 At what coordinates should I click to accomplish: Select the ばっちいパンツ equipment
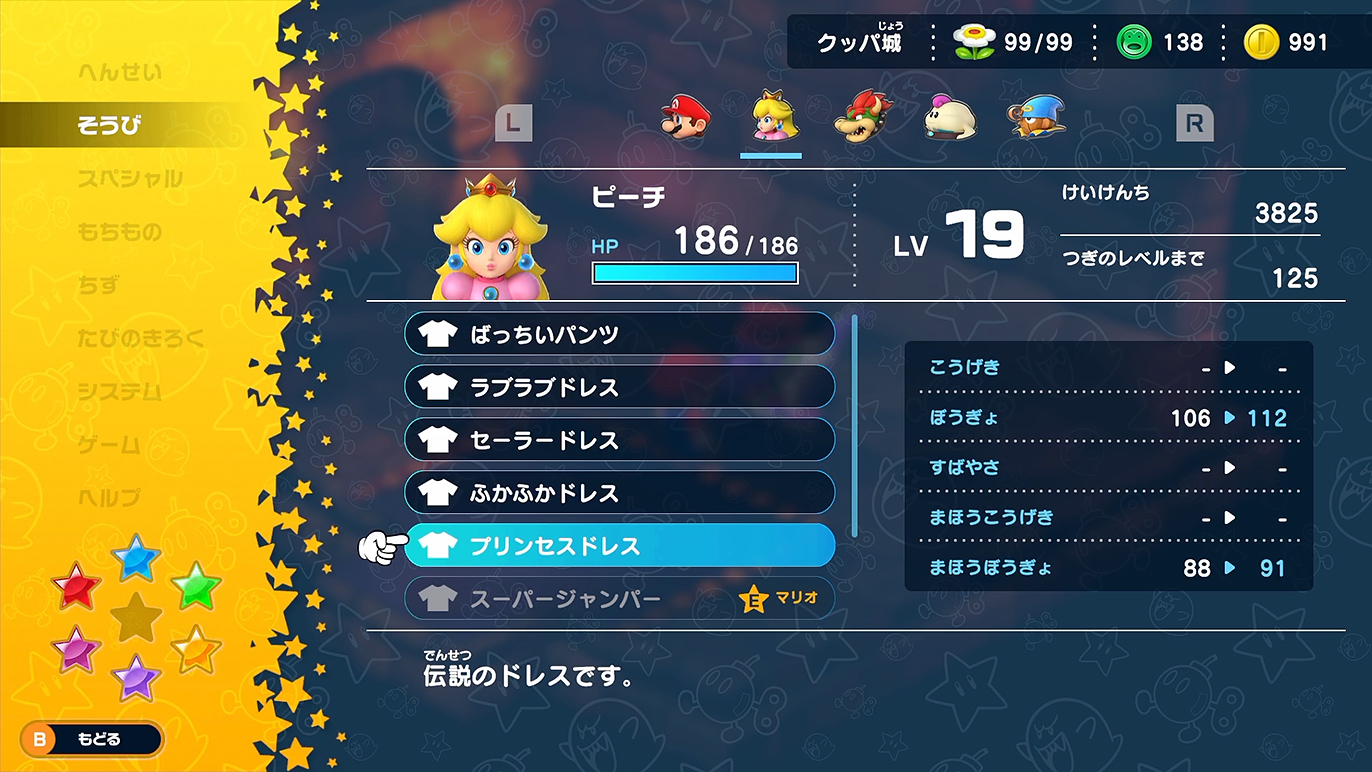click(x=619, y=334)
